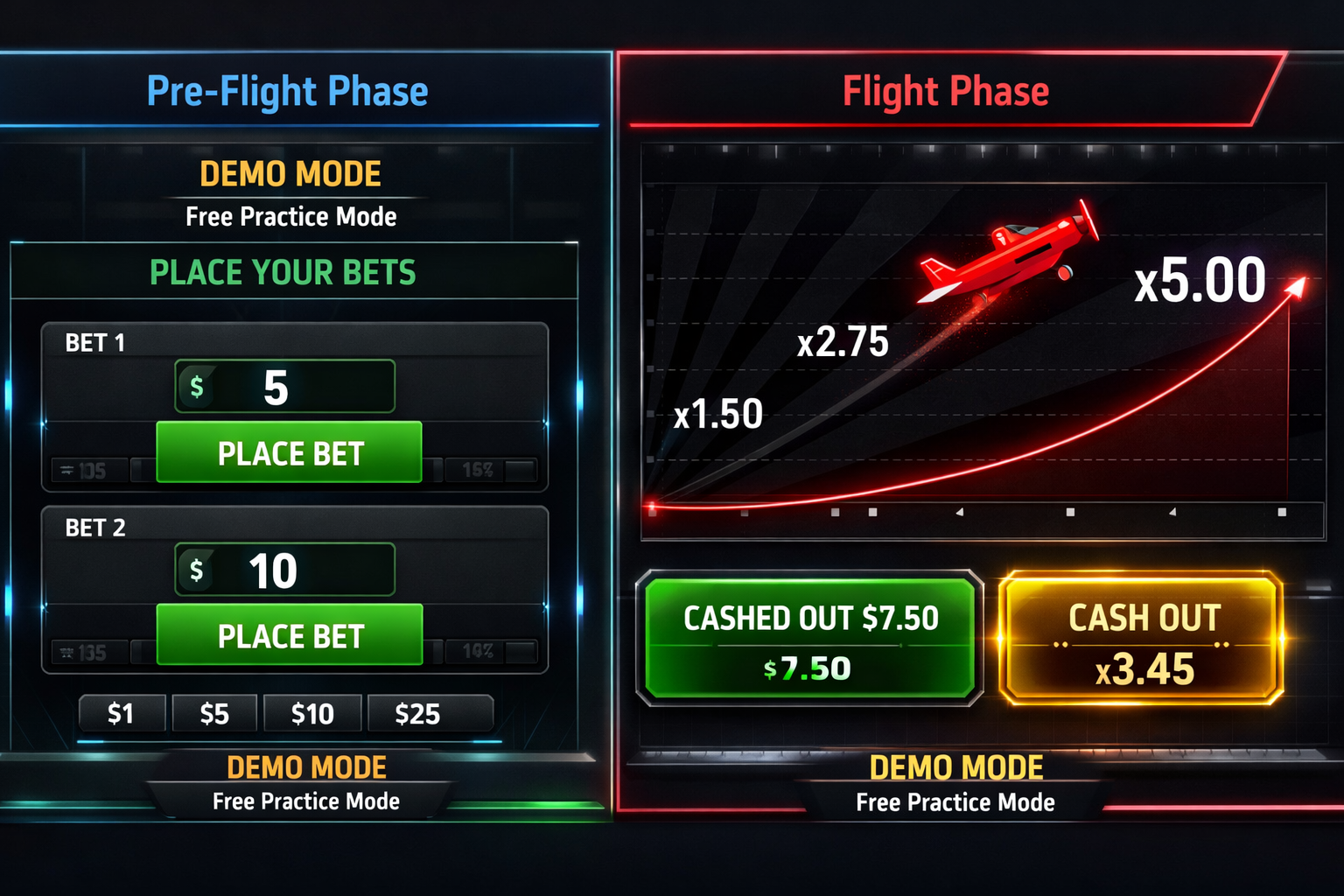1344x896 pixels.
Task: Click PLACE BET for Bet 1
Action: [x=289, y=453]
